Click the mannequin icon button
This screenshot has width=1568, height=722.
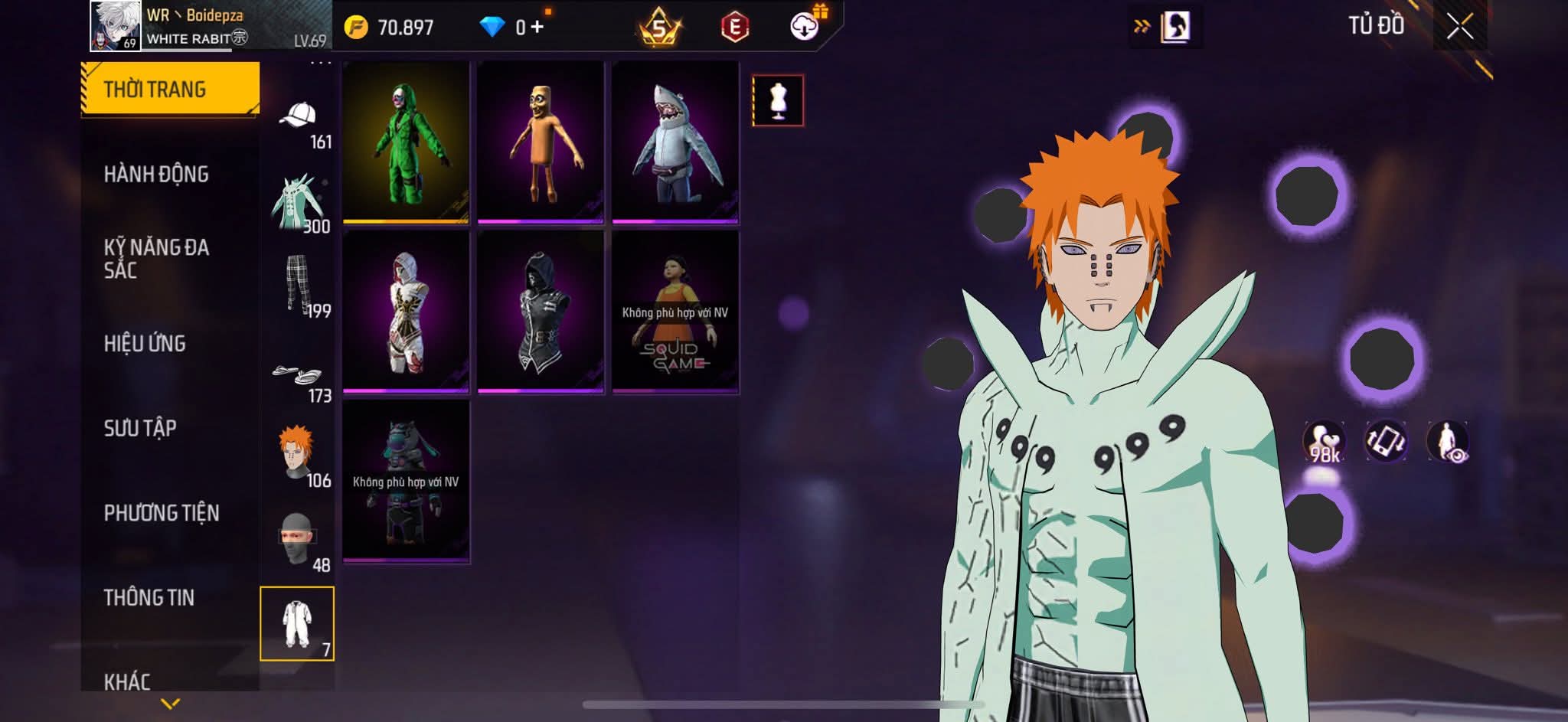click(x=778, y=100)
